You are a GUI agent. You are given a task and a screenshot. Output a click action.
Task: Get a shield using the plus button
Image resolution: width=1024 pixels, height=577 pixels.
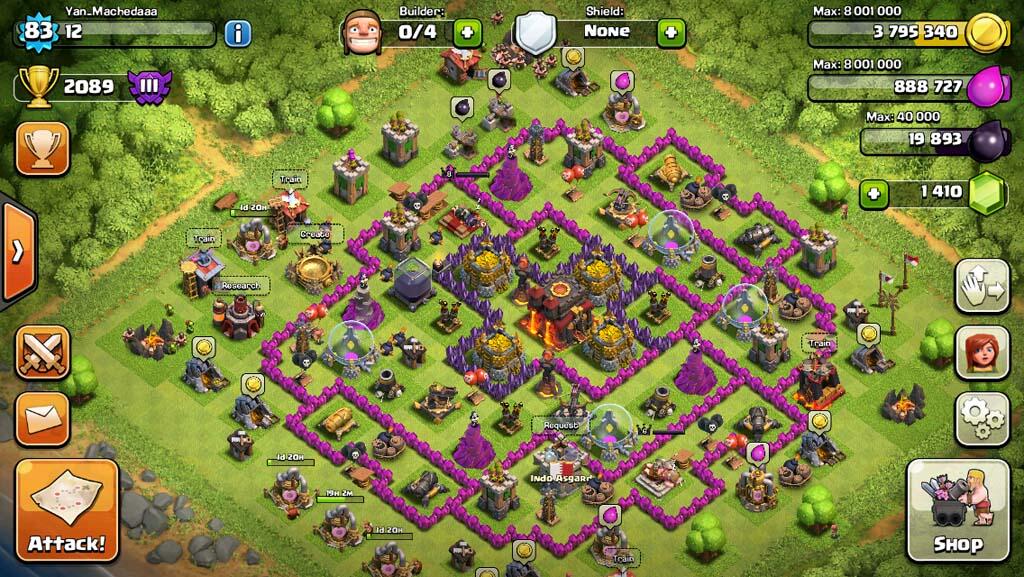coord(670,32)
